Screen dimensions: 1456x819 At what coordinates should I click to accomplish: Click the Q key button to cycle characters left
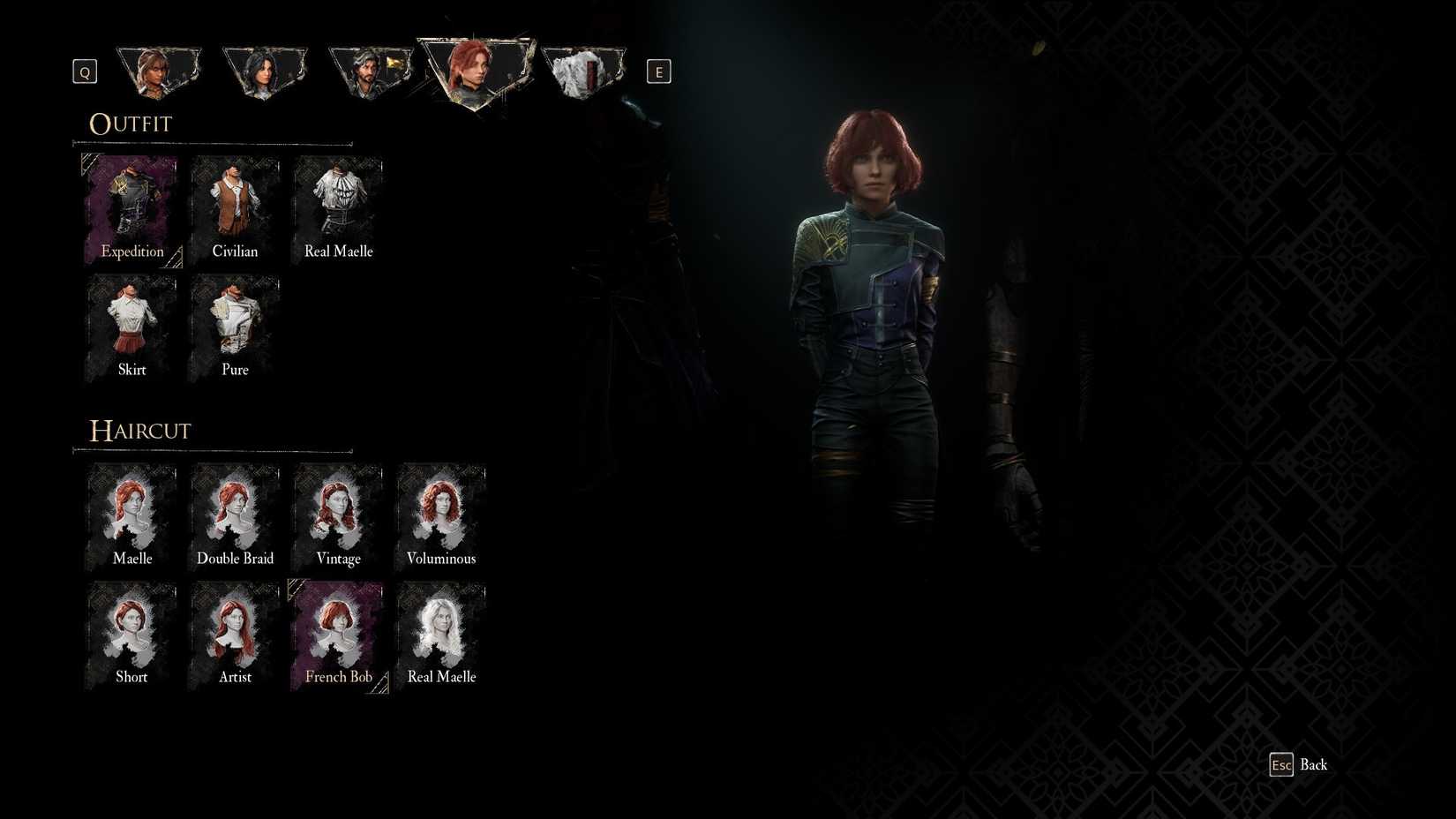click(84, 71)
